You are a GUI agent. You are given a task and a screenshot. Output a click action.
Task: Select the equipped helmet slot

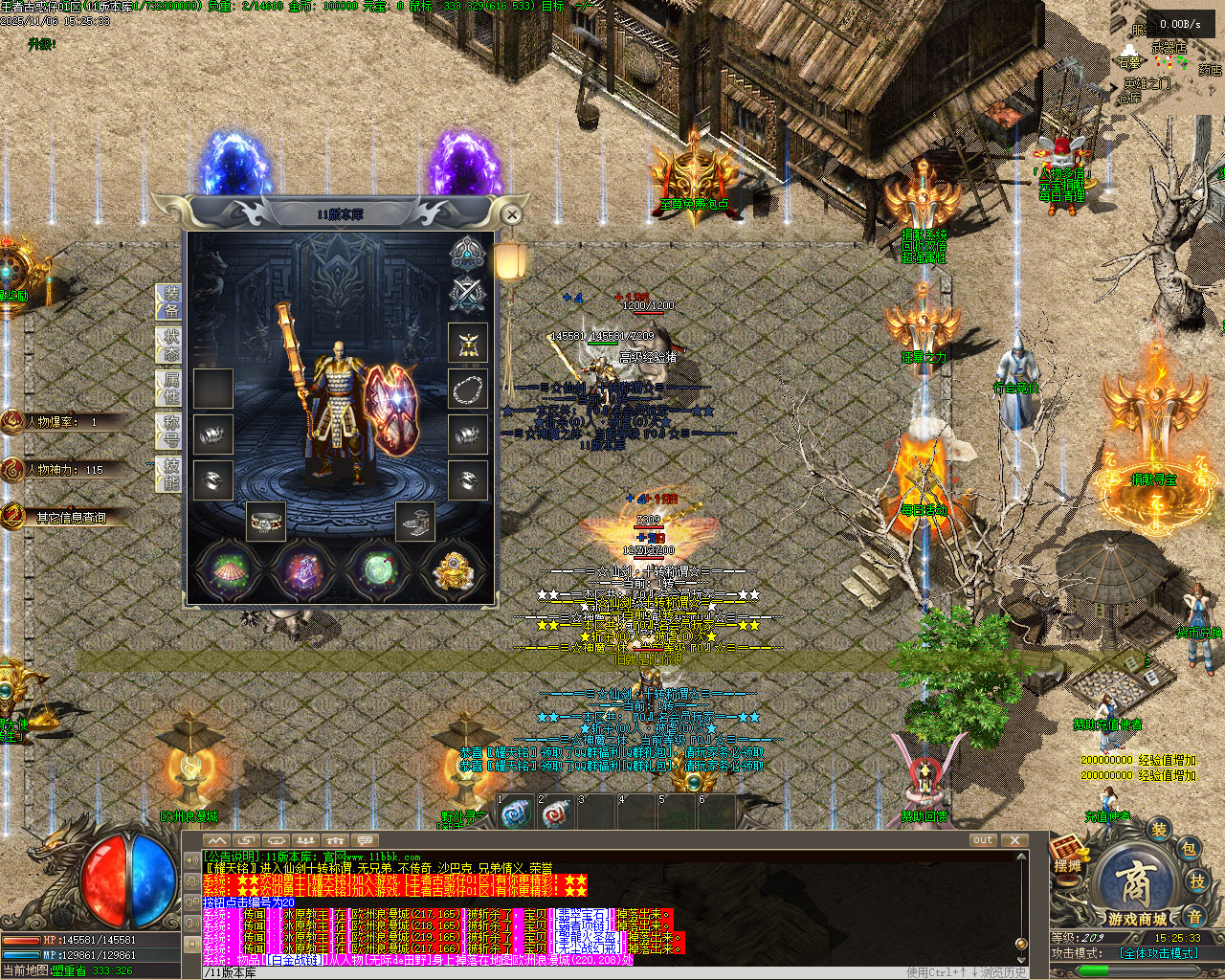[467, 343]
